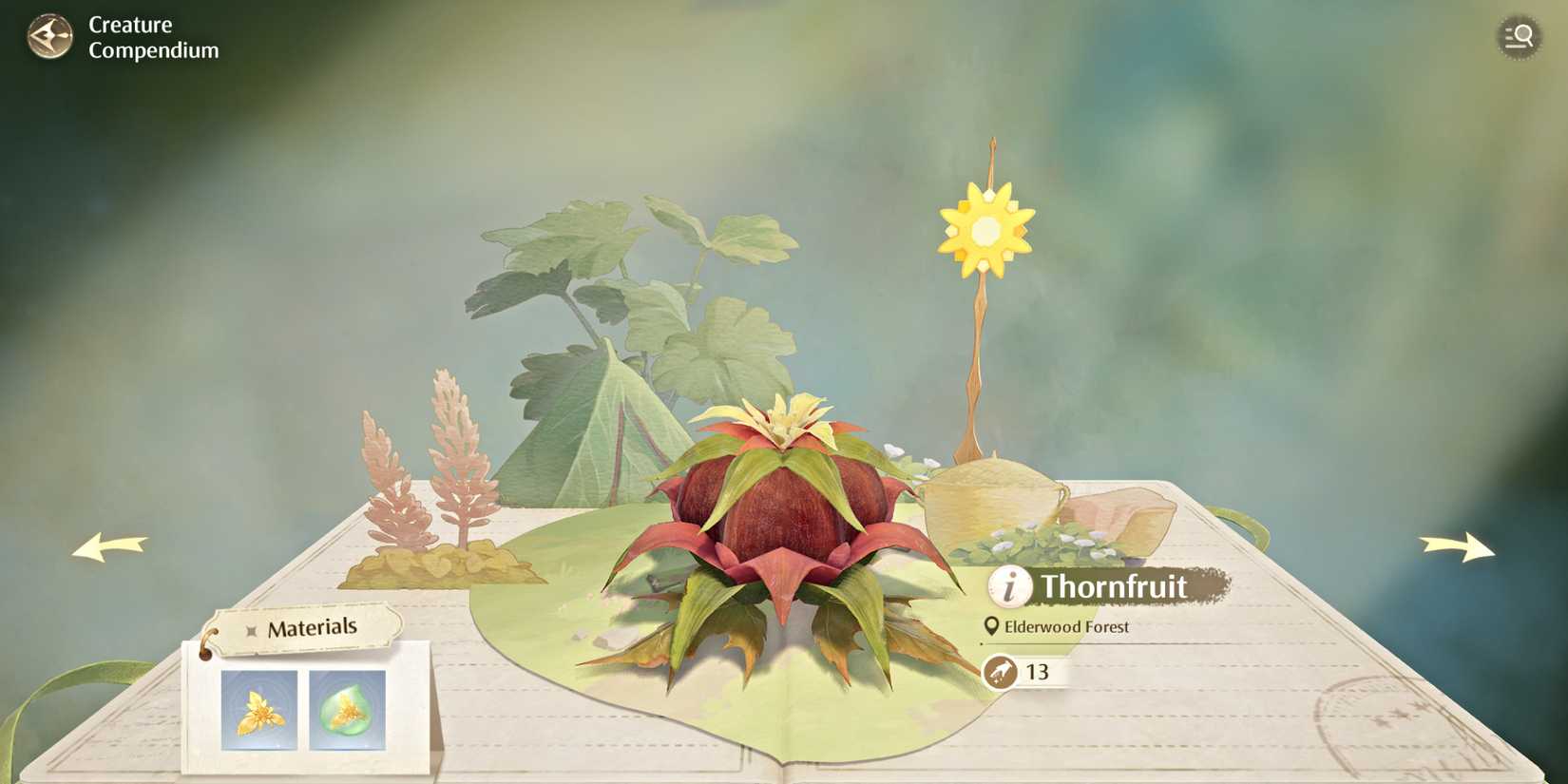Click the glowing sun flower stake decoration
1568x784 pixels.
(x=986, y=229)
